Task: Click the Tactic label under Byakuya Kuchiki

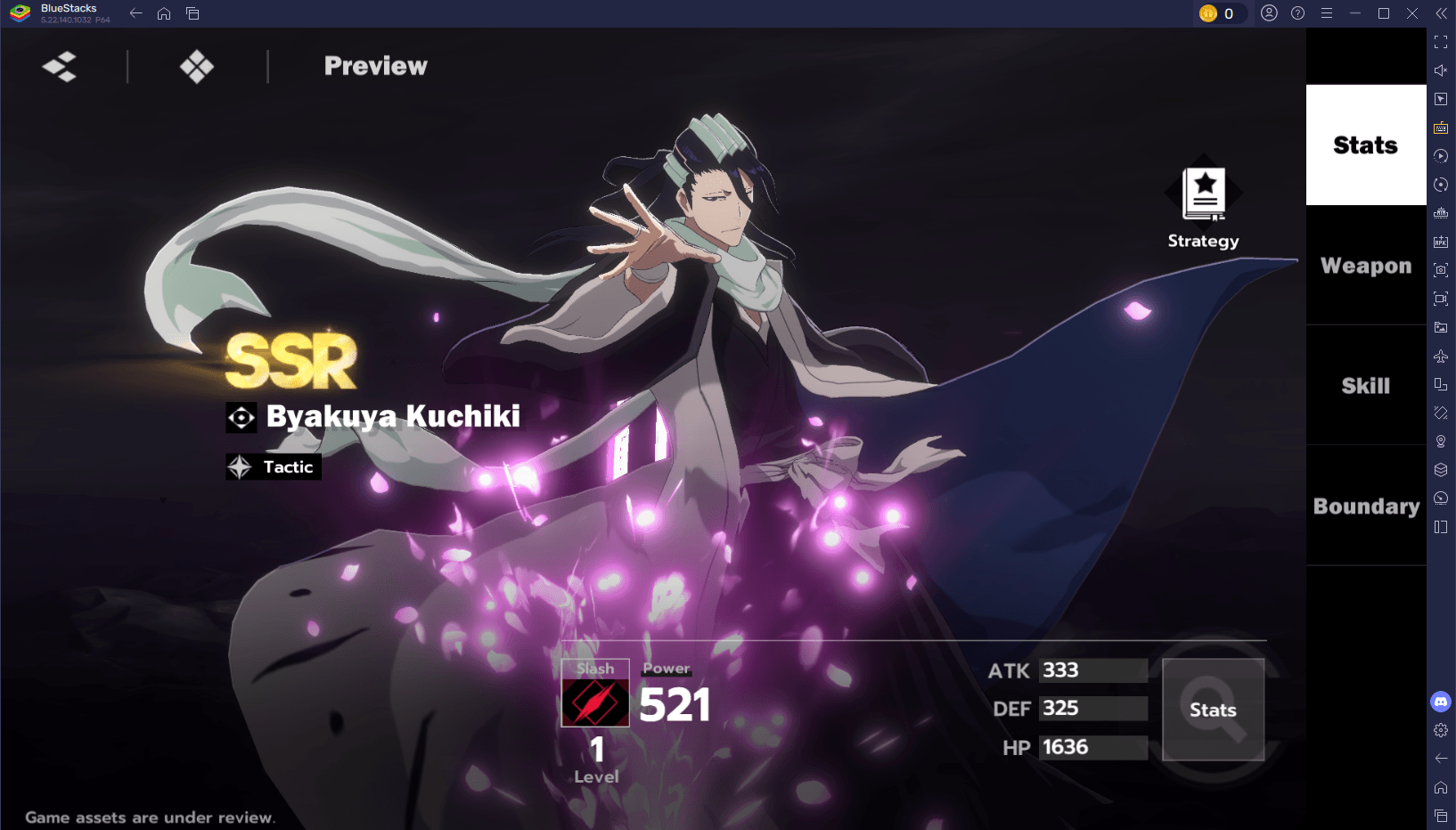Action: [273, 466]
